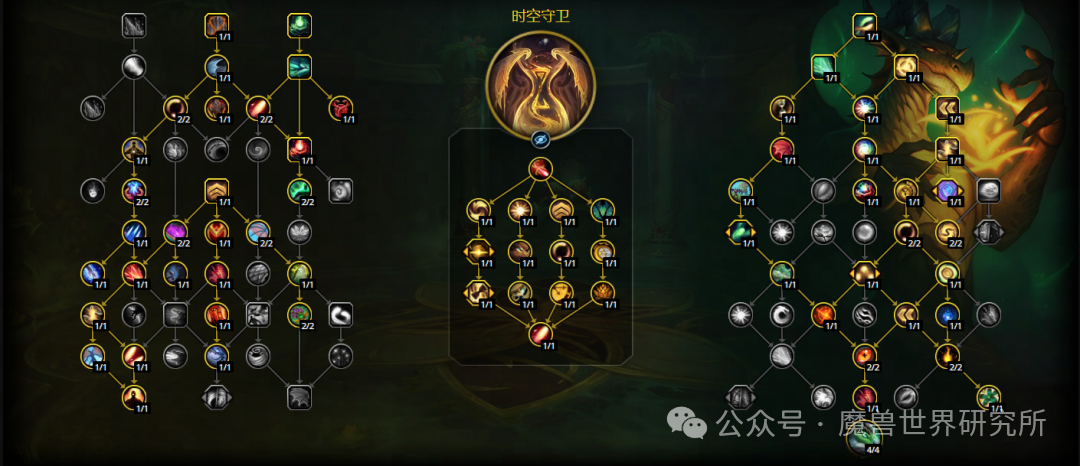Select the red dragon head talent node
1080x466 pixels.
(342, 108)
